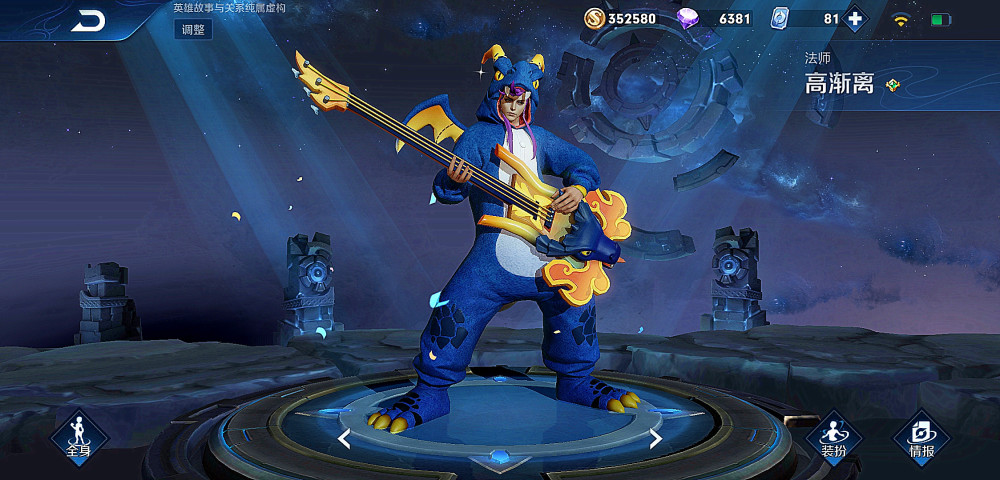The width and height of the screenshot is (1000, 480).
Task: Switch to the next hero with right arrow
Action: click(x=656, y=438)
